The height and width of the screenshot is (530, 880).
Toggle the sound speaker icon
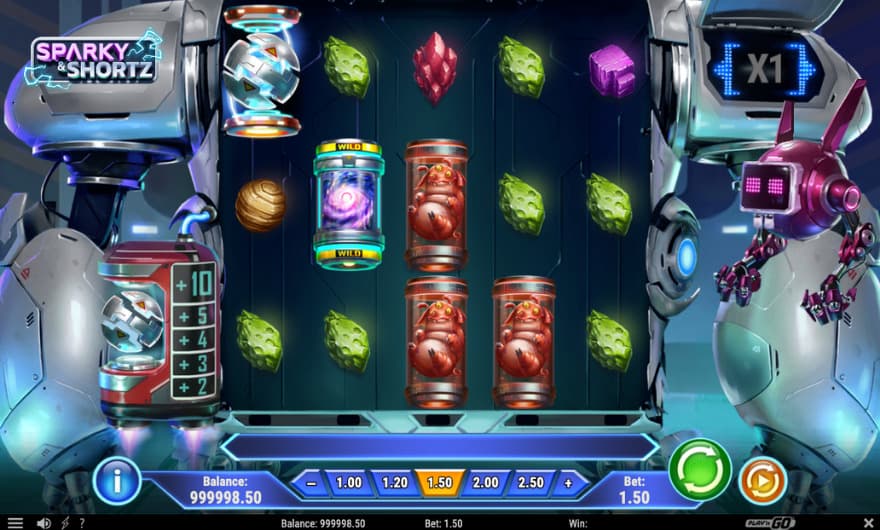coord(43,522)
